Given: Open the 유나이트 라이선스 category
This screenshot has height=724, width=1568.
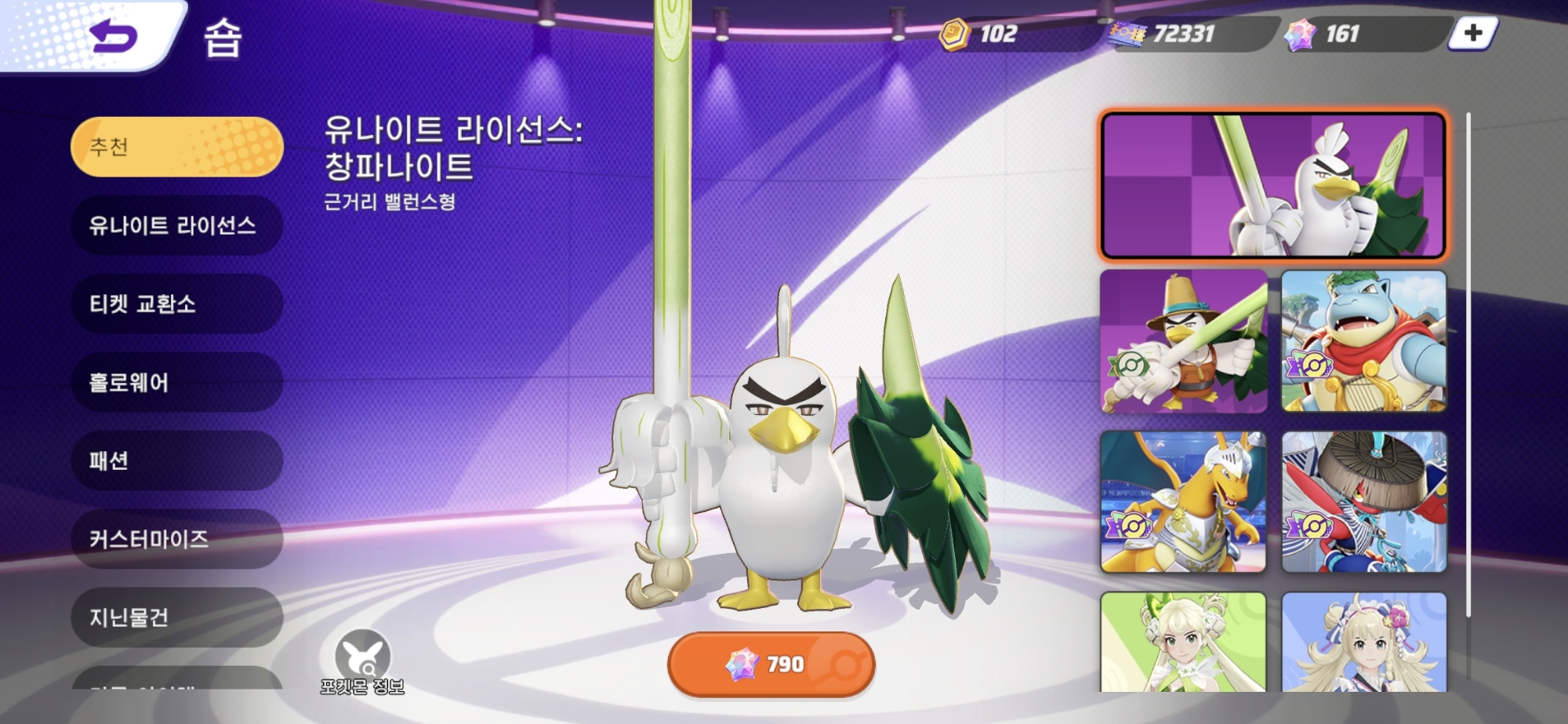Looking at the screenshot, I should click(177, 226).
